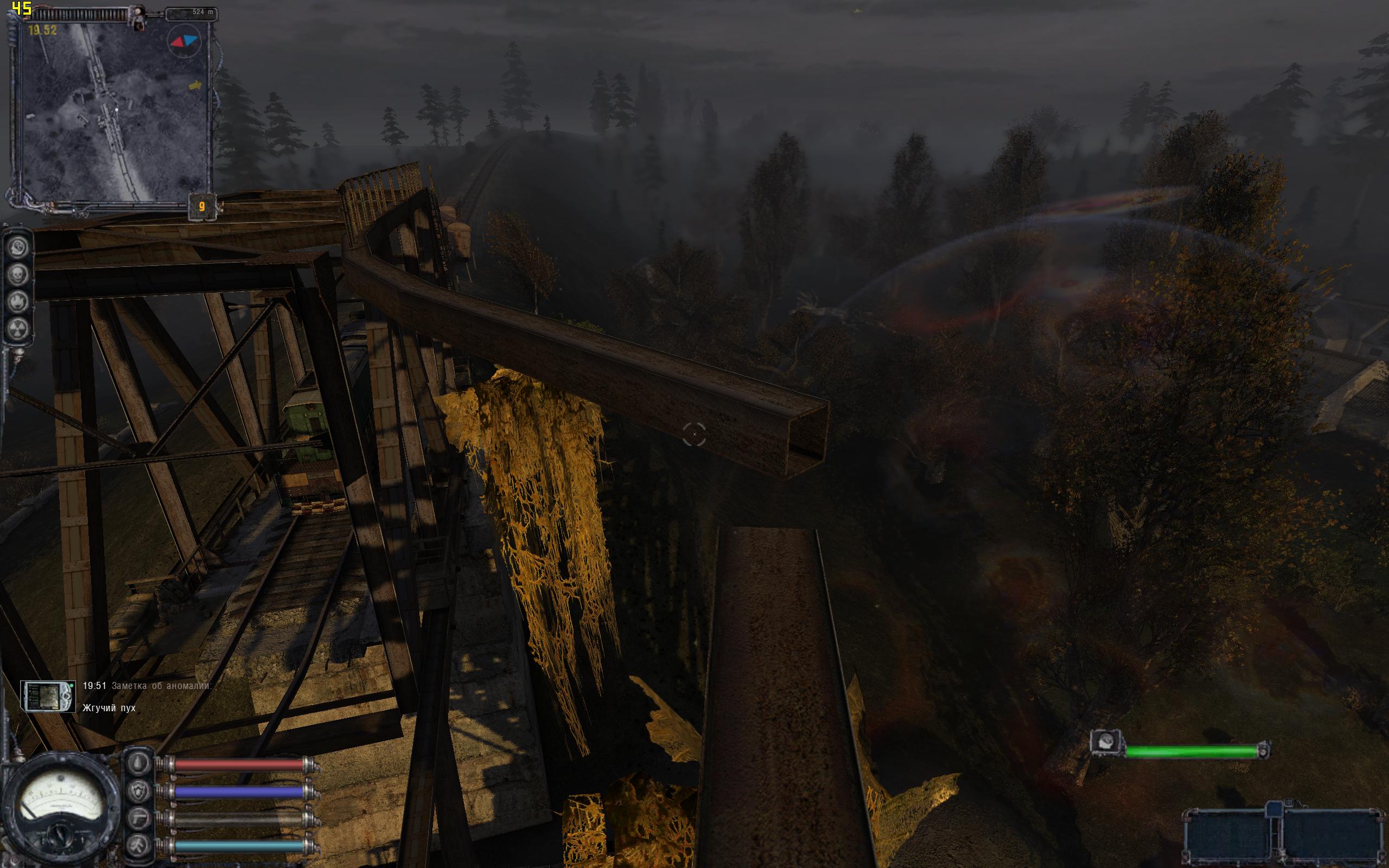
Task: Click the flame thermal hazard icon
Action: (x=18, y=302)
